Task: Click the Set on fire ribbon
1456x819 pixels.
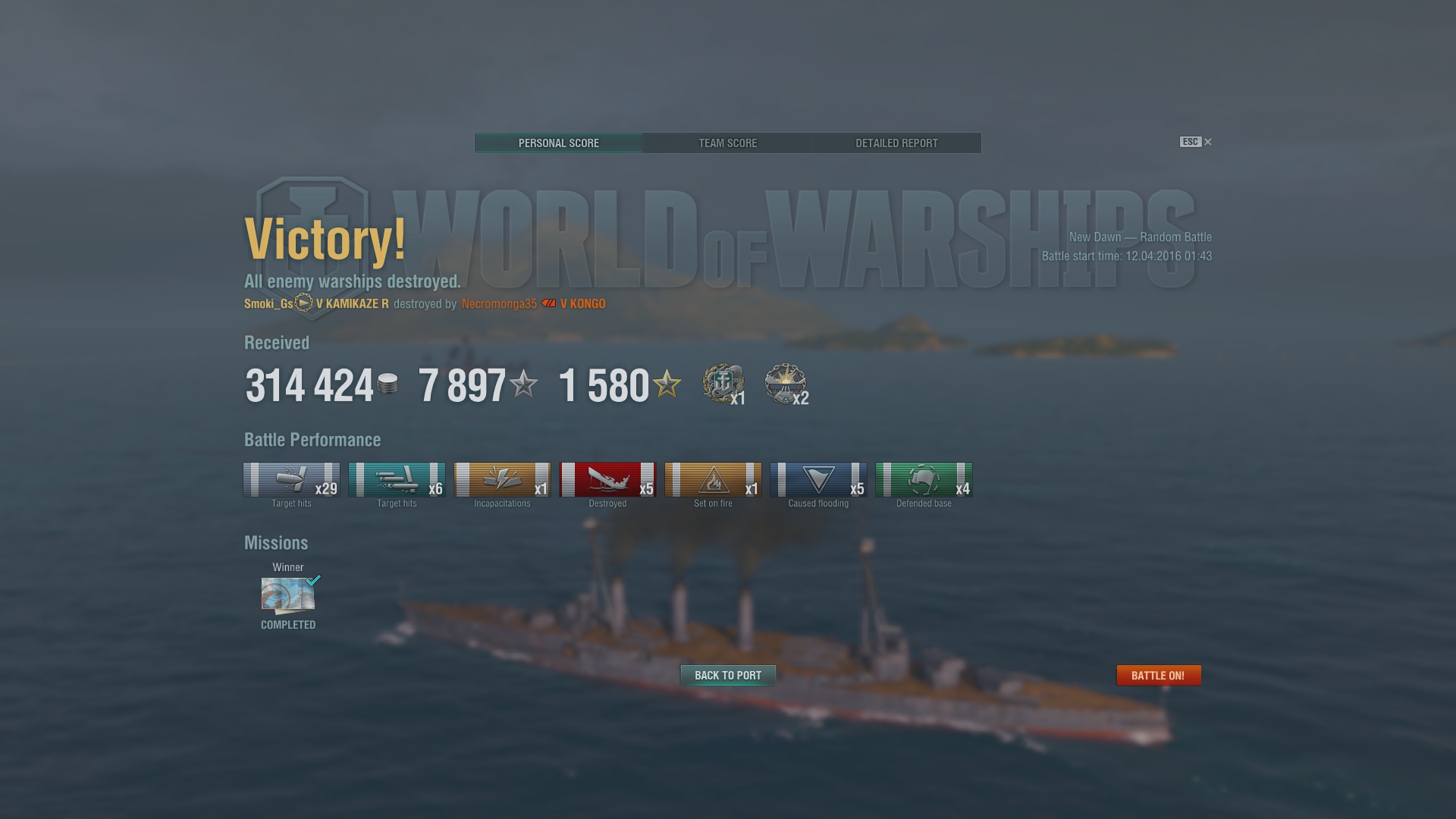Action: click(713, 480)
